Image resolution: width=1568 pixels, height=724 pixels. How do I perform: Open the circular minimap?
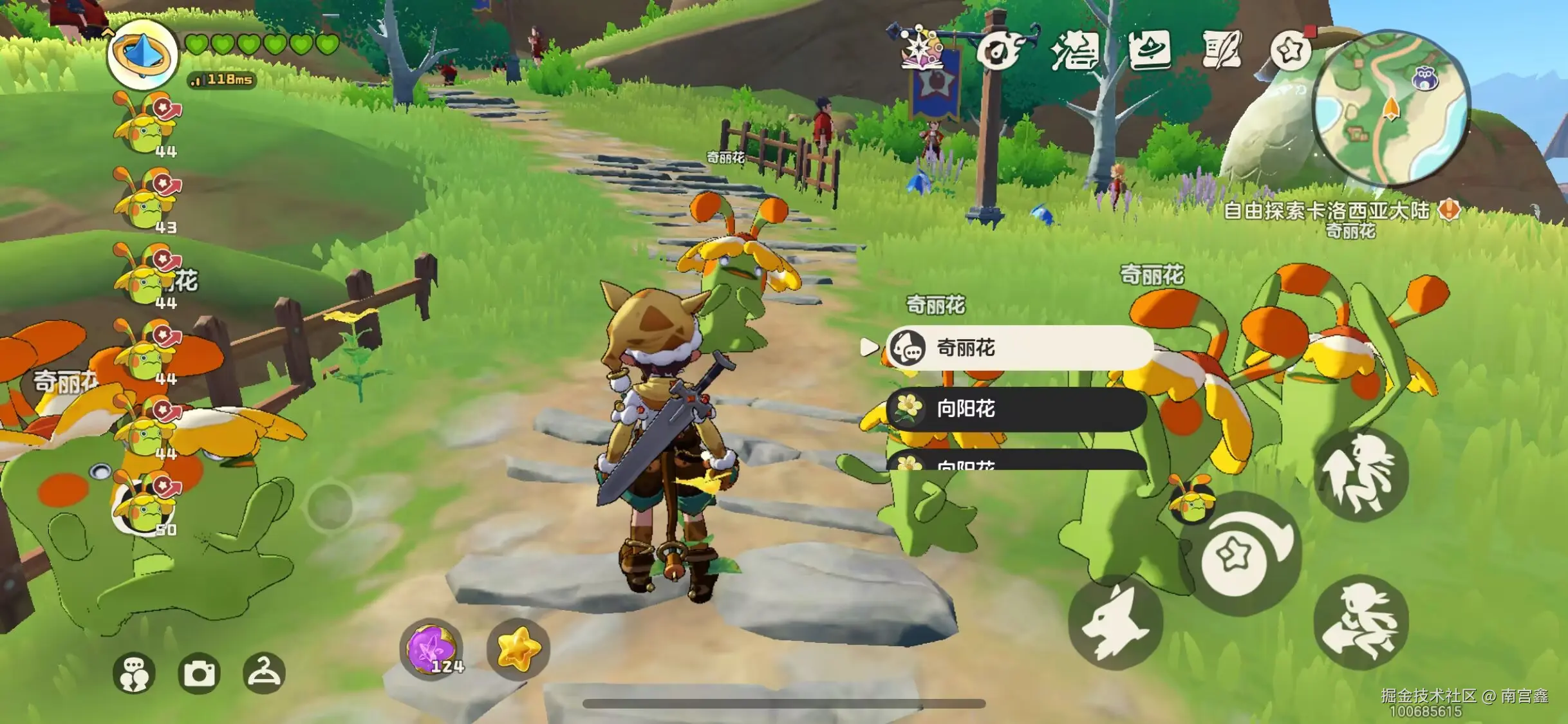click(1390, 108)
